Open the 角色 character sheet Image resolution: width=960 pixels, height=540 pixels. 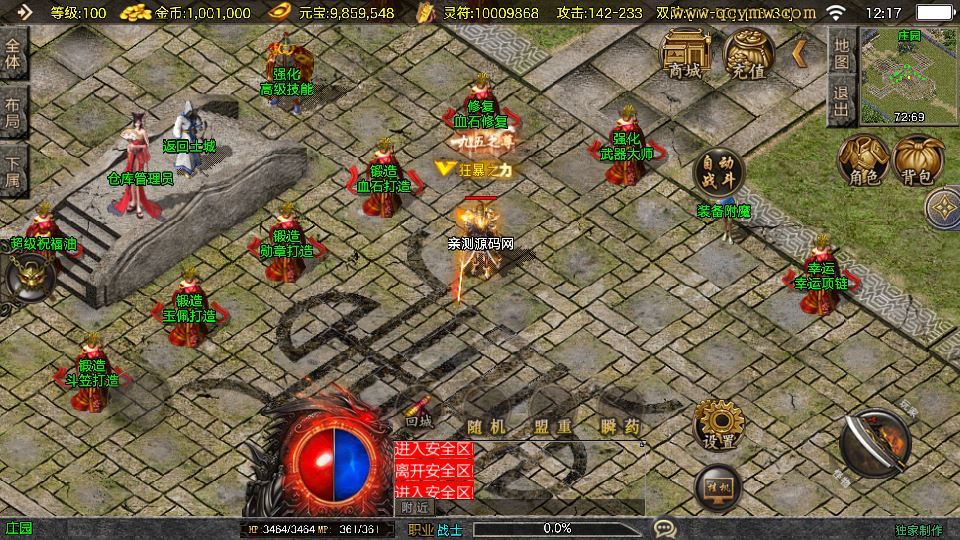[863, 160]
